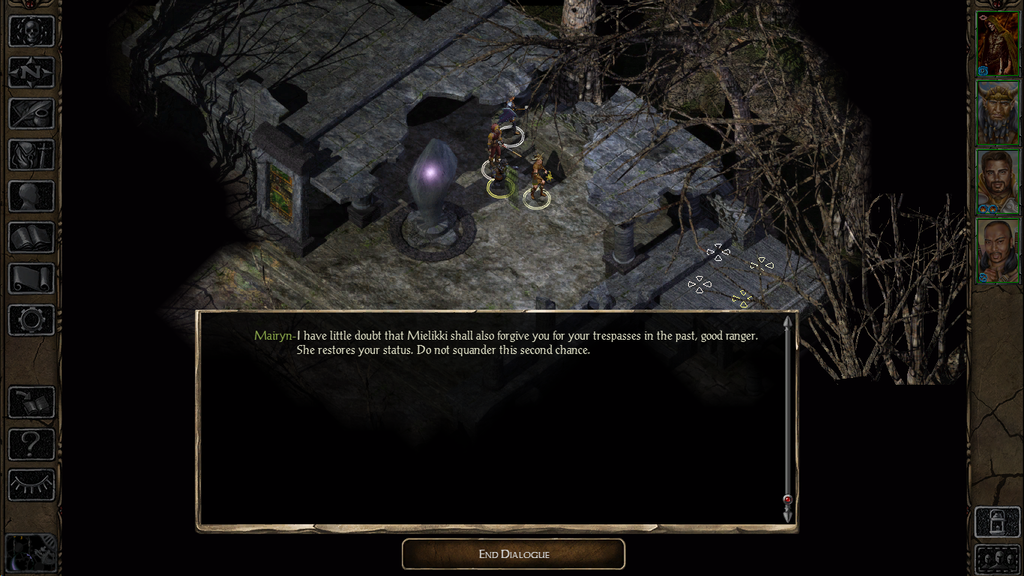Click the quick save button above help
1024x576 pixels.
(31, 402)
